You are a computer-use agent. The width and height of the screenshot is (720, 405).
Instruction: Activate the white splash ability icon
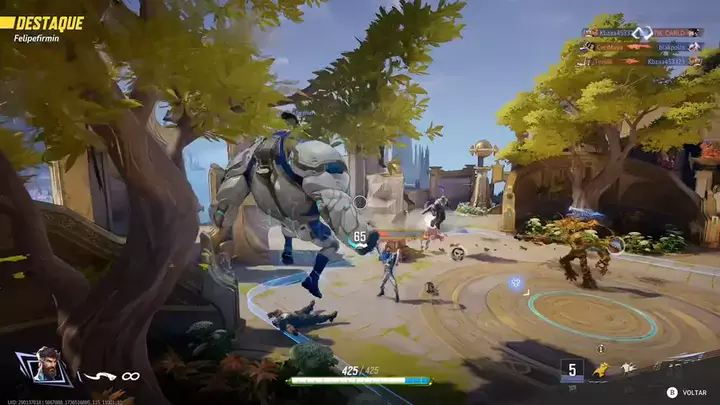pyautogui.click(x=628, y=368)
